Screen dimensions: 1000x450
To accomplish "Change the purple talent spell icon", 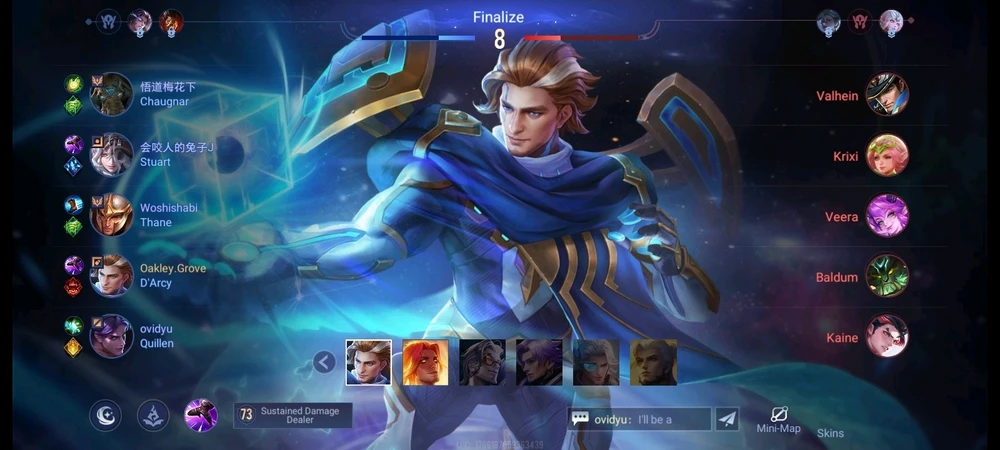I will [201, 415].
